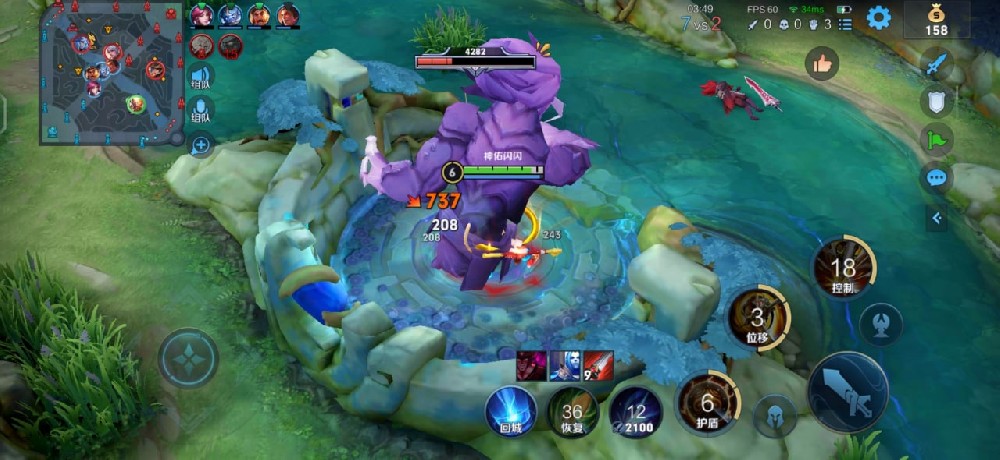Collapse the signal panel with the arrow
This screenshot has width=1000, height=460.
coord(936,217)
